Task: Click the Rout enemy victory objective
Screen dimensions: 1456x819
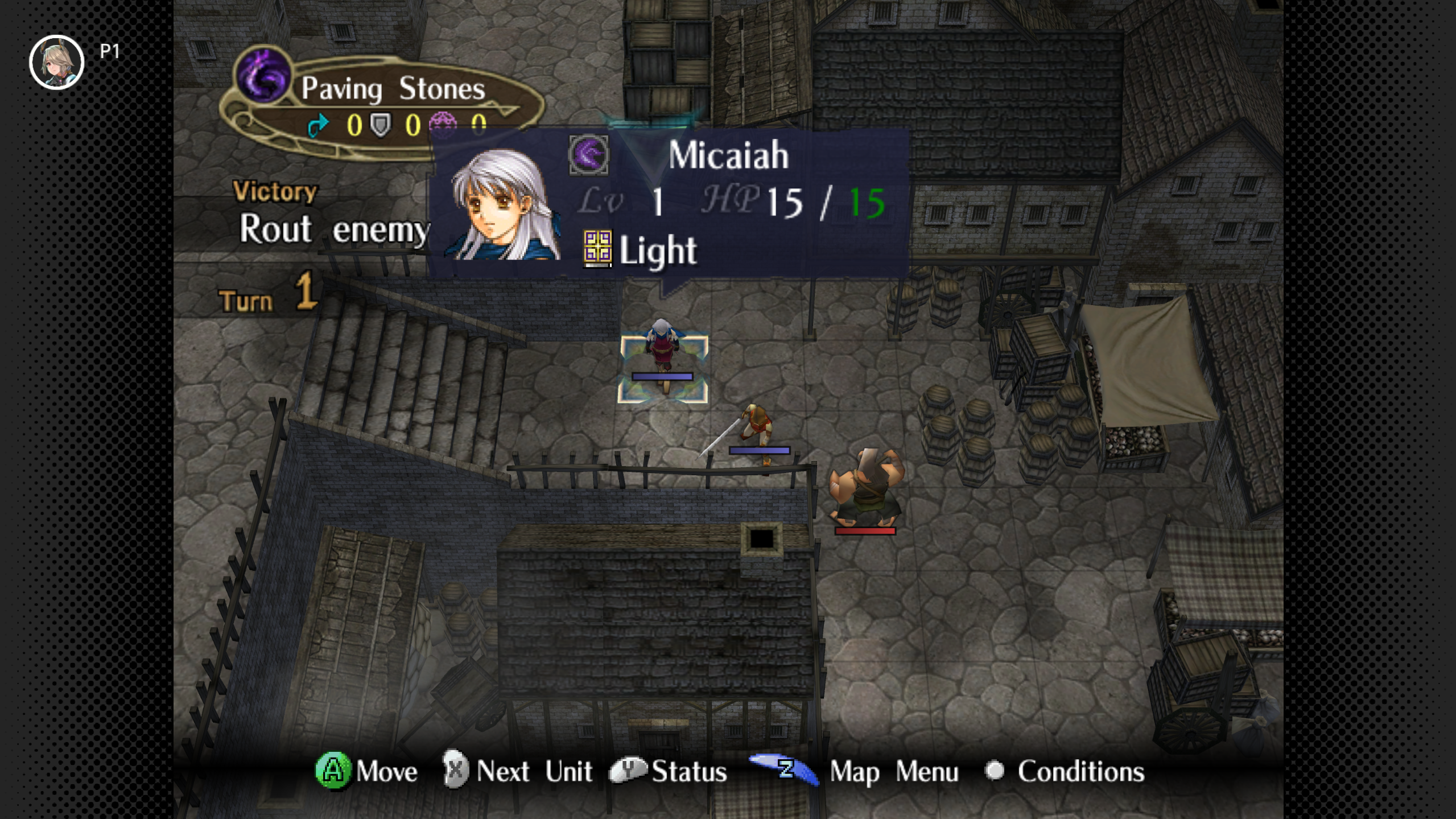Action: coord(333,229)
